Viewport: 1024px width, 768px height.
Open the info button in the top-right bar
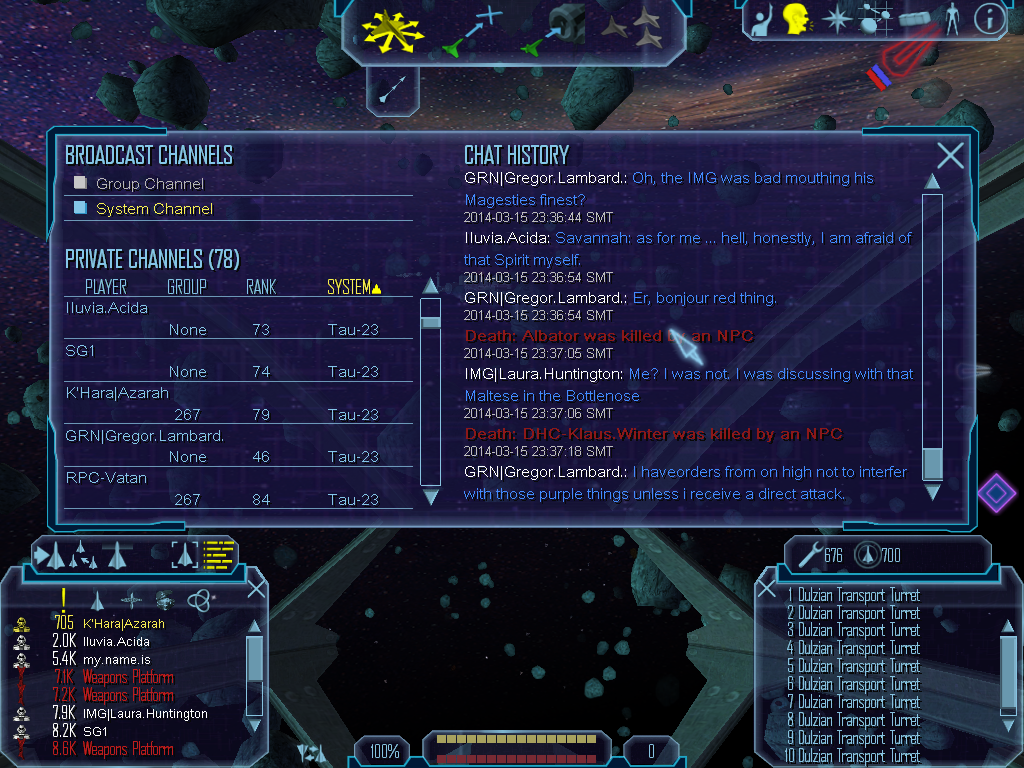coord(988,18)
